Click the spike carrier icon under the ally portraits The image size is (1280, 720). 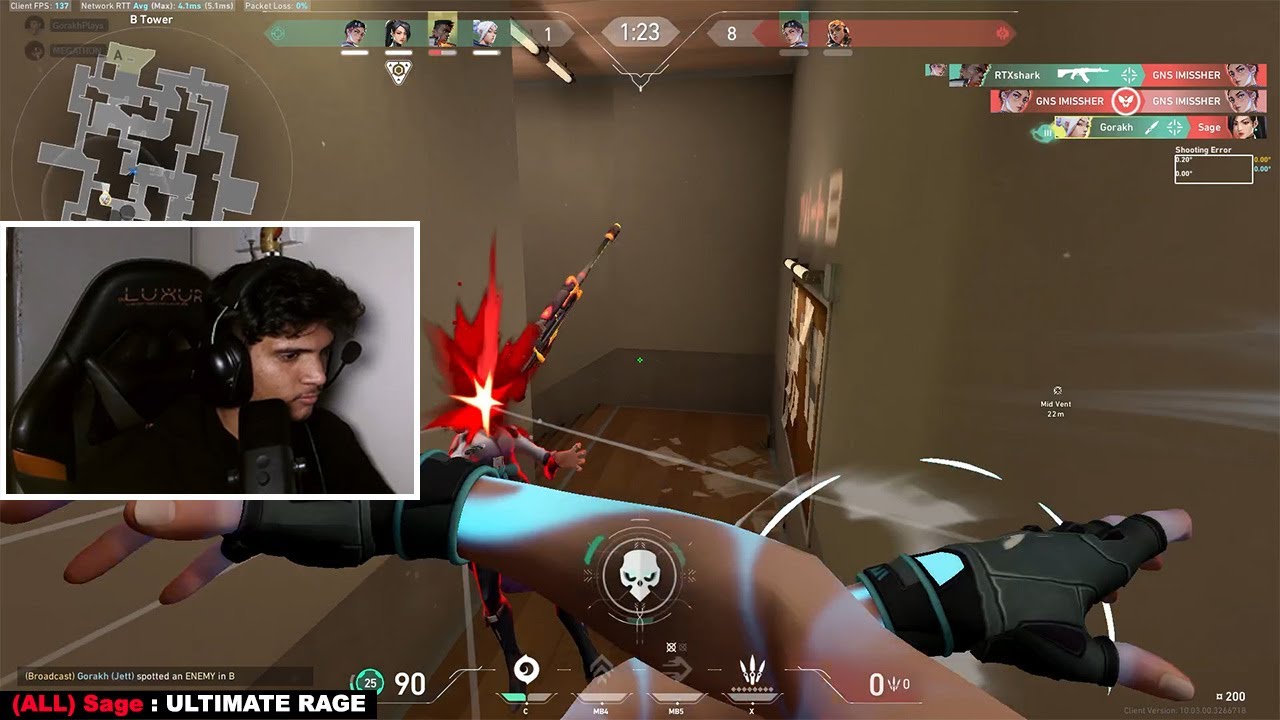point(399,72)
